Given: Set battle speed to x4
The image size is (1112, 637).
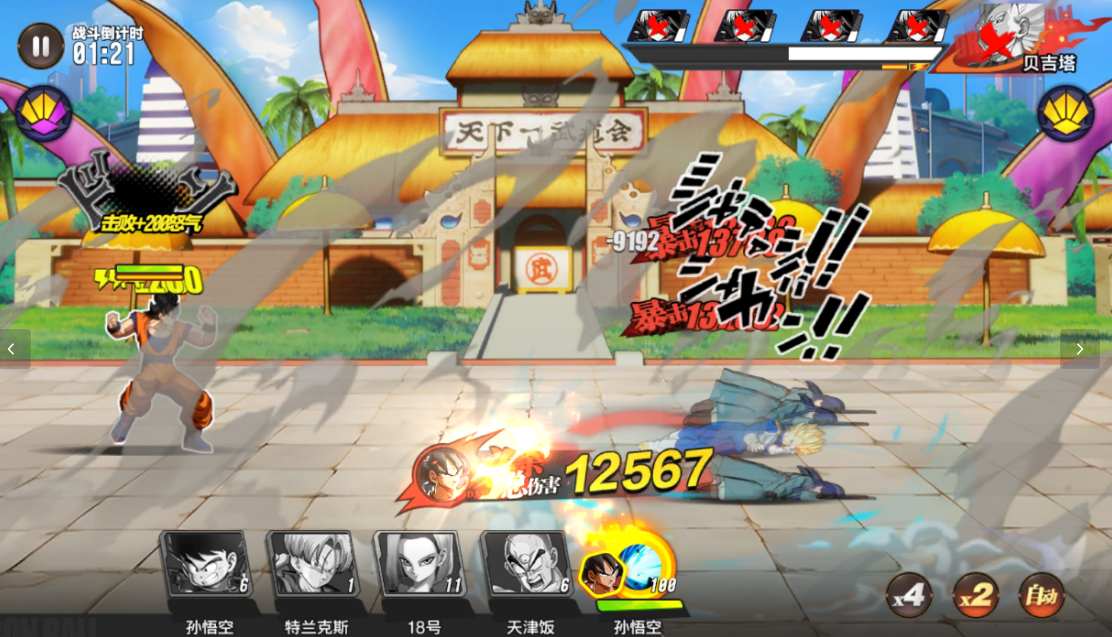Looking at the screenshot, I should [x=909, y=596].
